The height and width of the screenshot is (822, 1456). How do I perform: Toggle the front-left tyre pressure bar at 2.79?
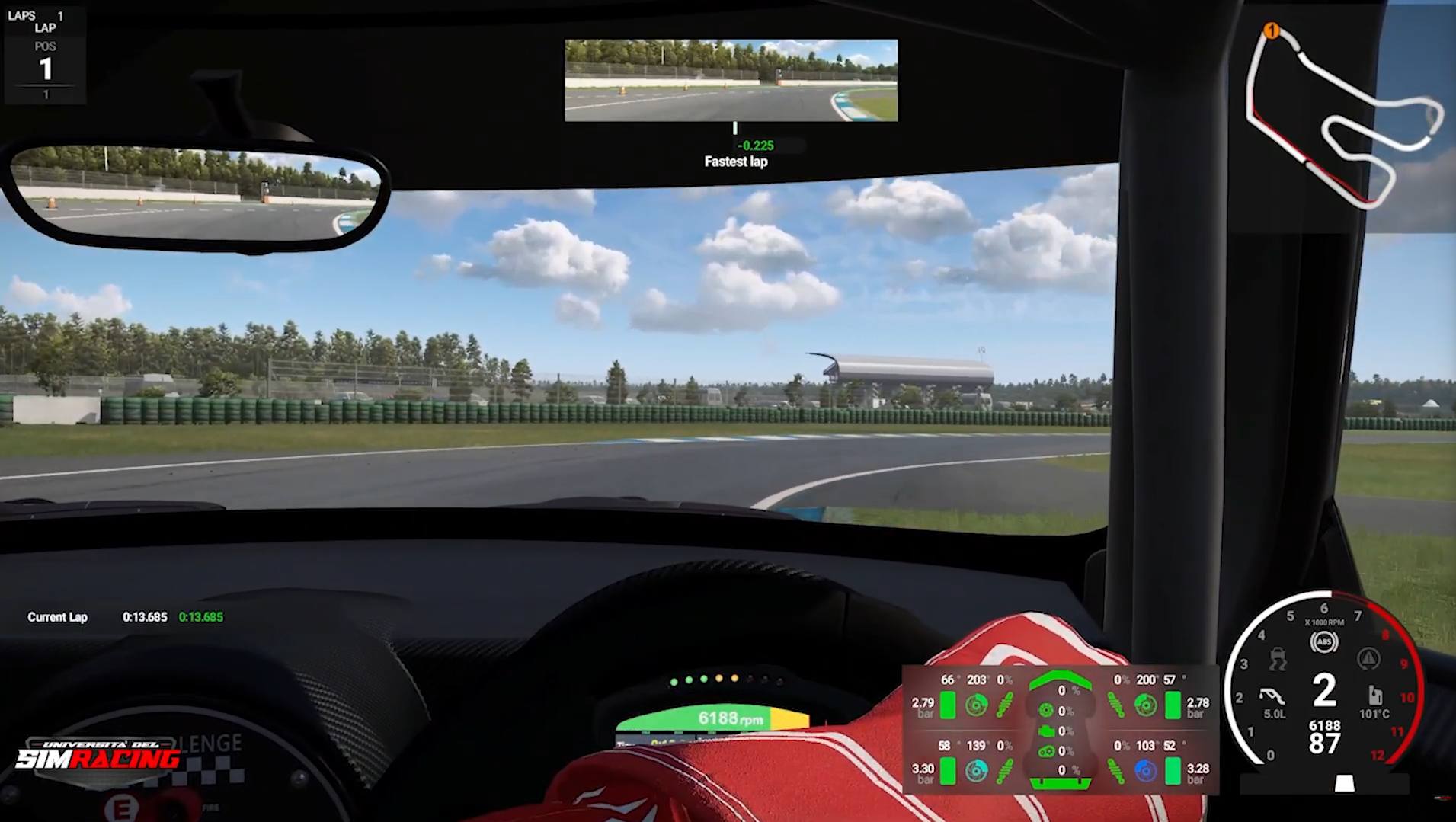948,705
